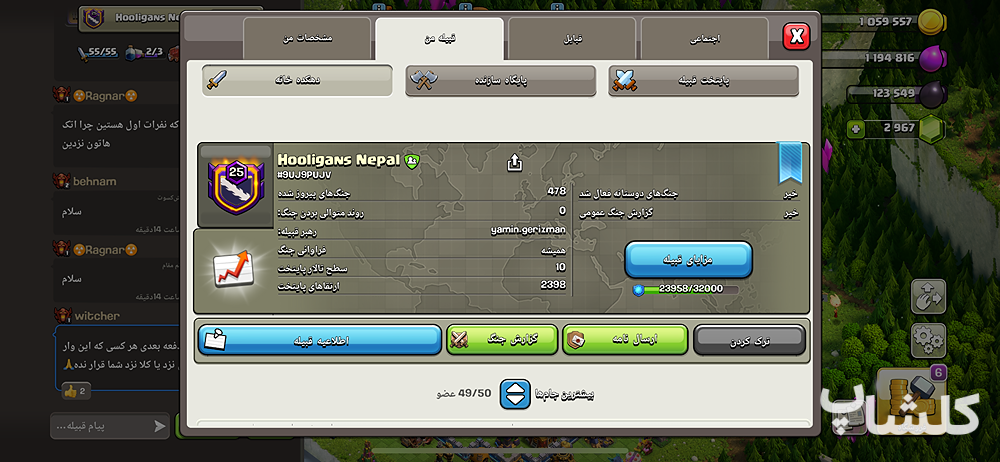The image size is (1000, 462).
Task: Open the clan statistics chart icon
Action: 233,269
